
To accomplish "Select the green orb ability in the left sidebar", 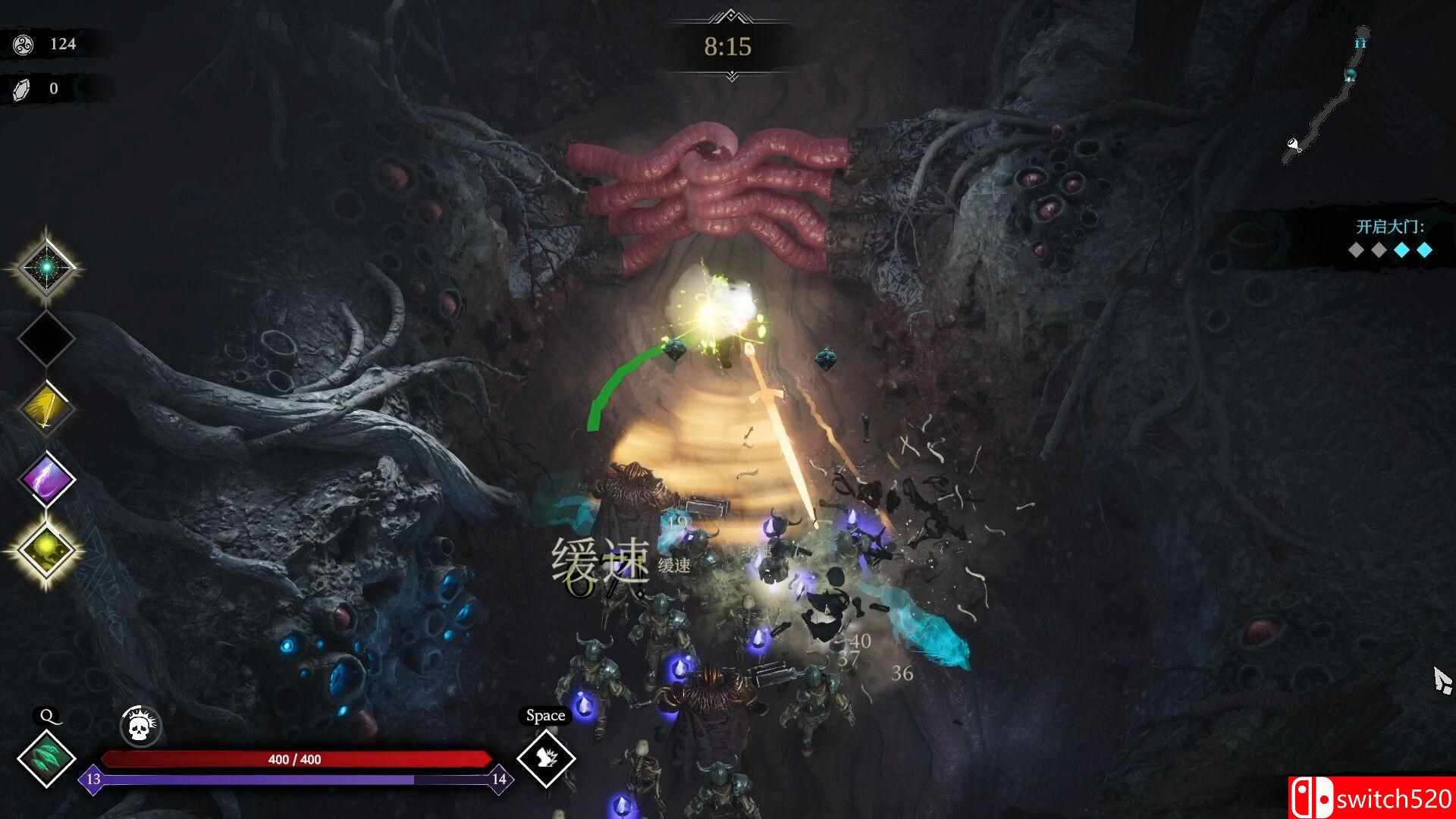I will click(x=45, y=269).
